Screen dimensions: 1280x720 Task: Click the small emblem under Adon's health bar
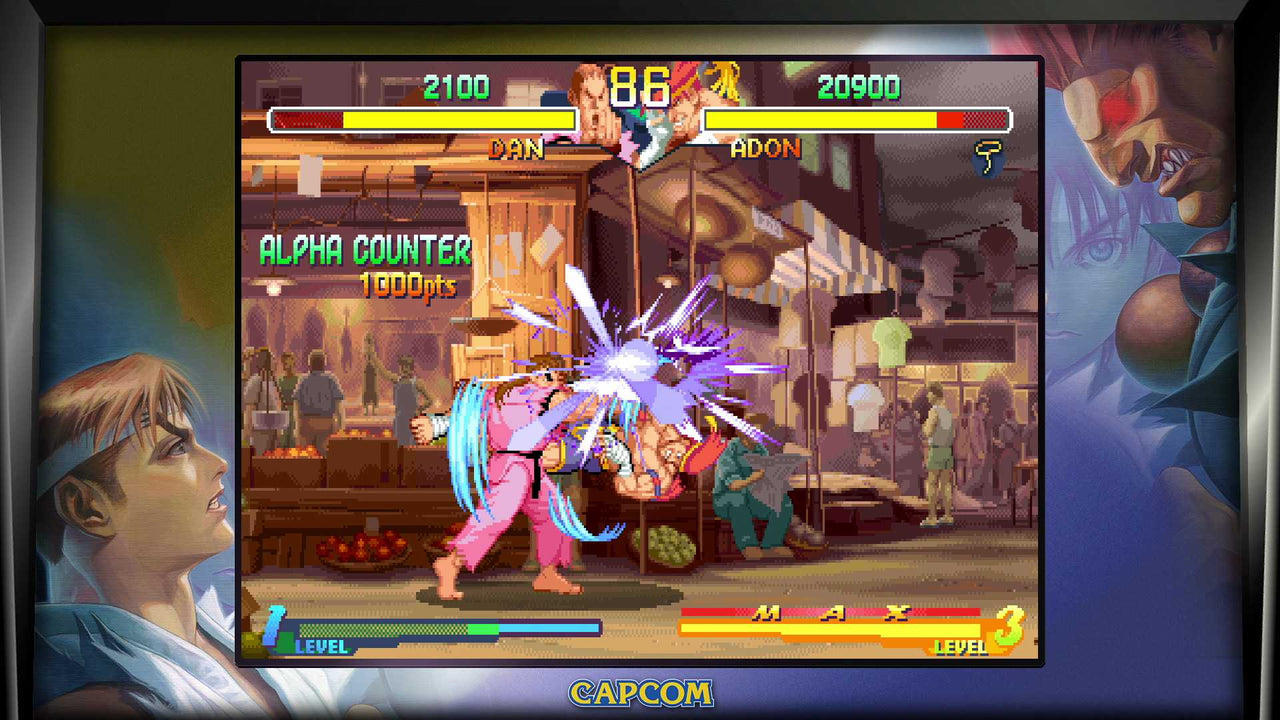pyautogui.click(x=988, y=158)
